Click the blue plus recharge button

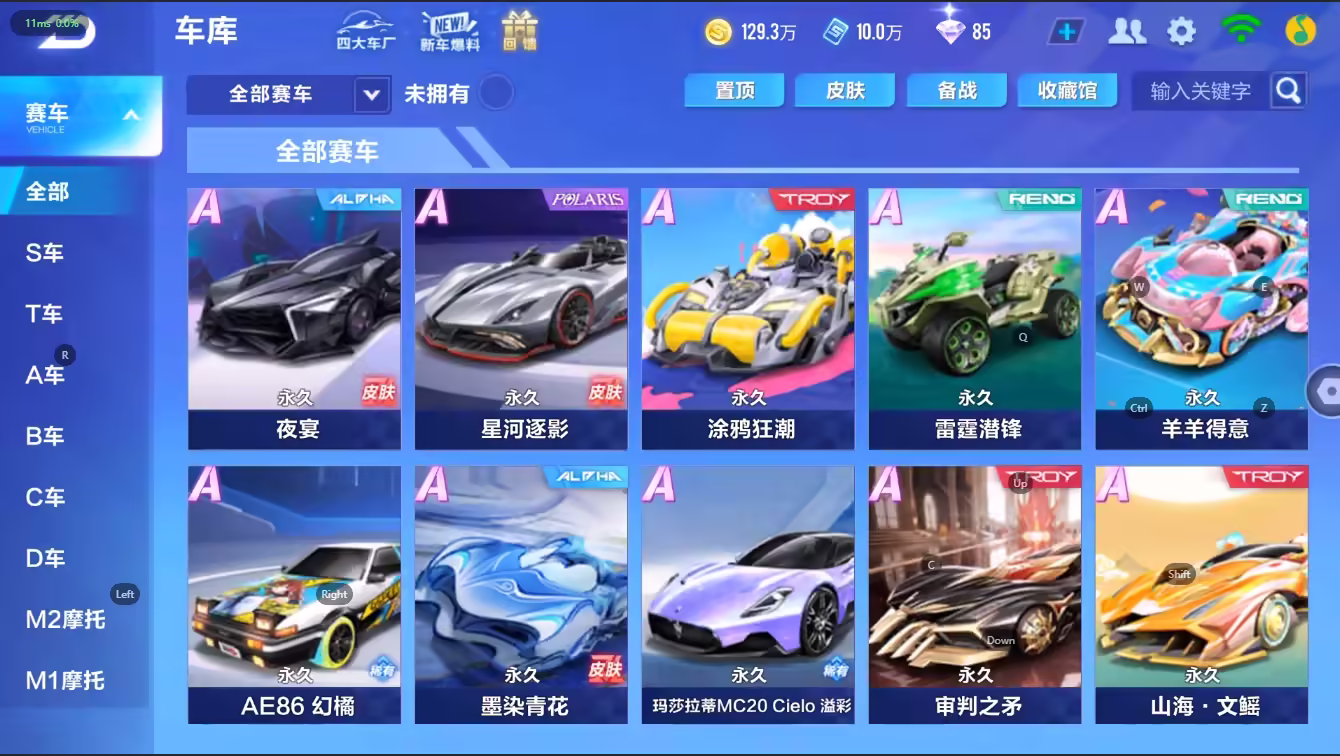click(1067, 31)
